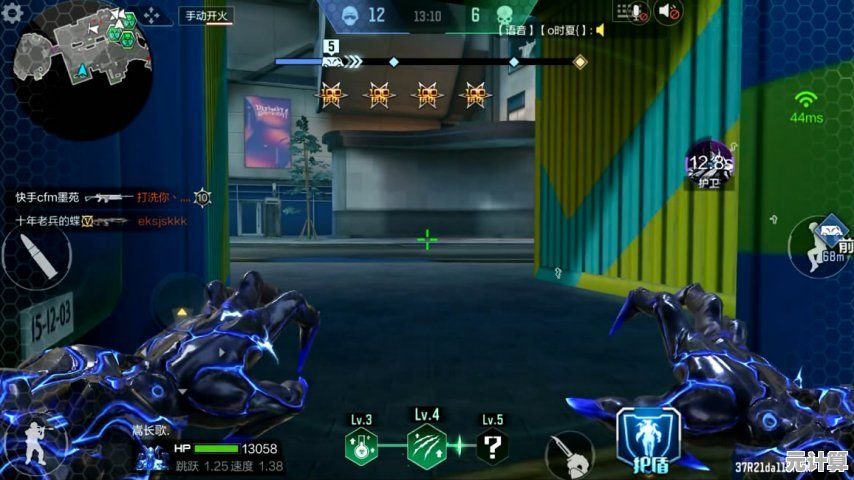Select the Lv.5 question mark skill
This screenshot has height=480, width=854.
click(492, 446)
